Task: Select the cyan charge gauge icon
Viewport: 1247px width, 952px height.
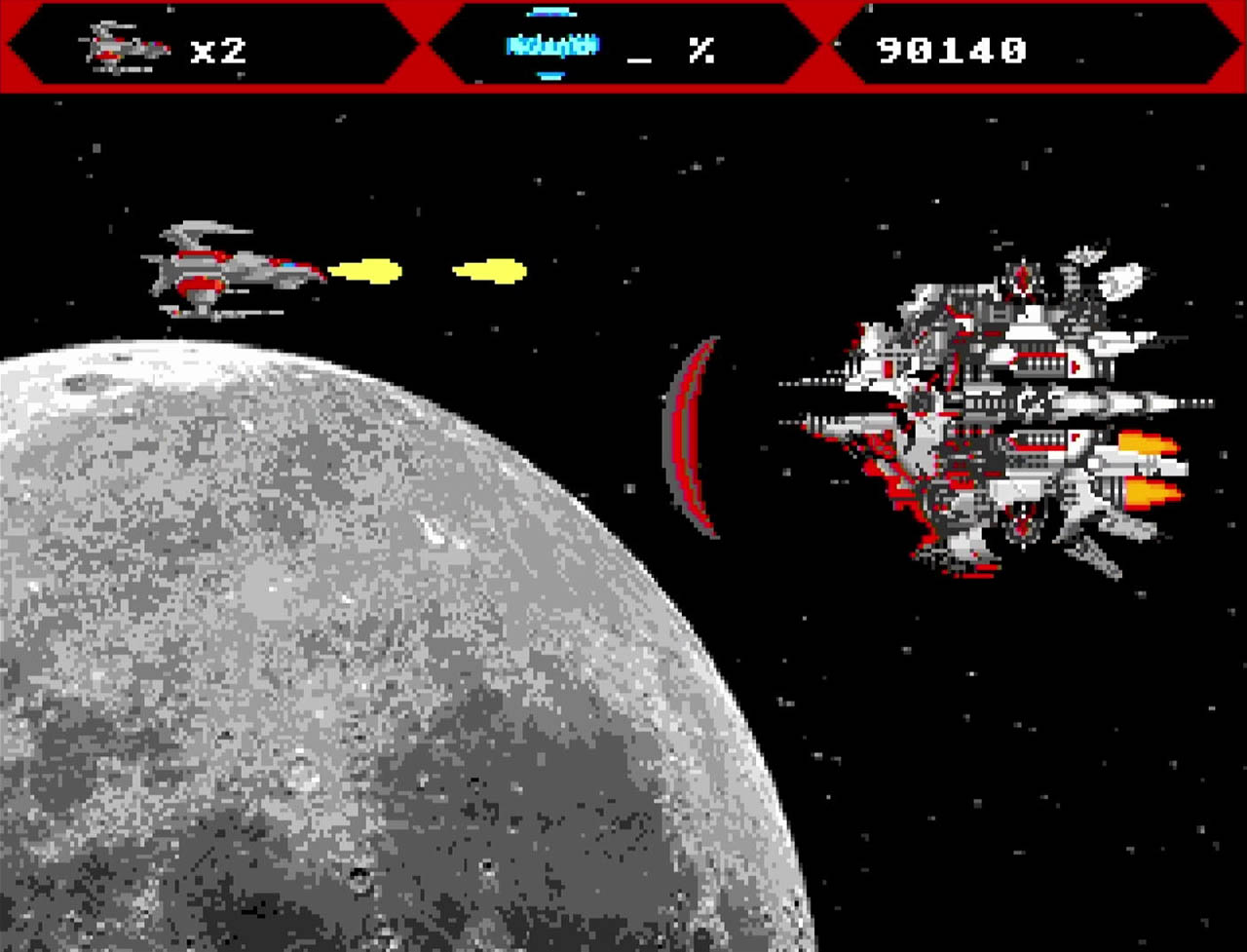Action: [551, 45]
